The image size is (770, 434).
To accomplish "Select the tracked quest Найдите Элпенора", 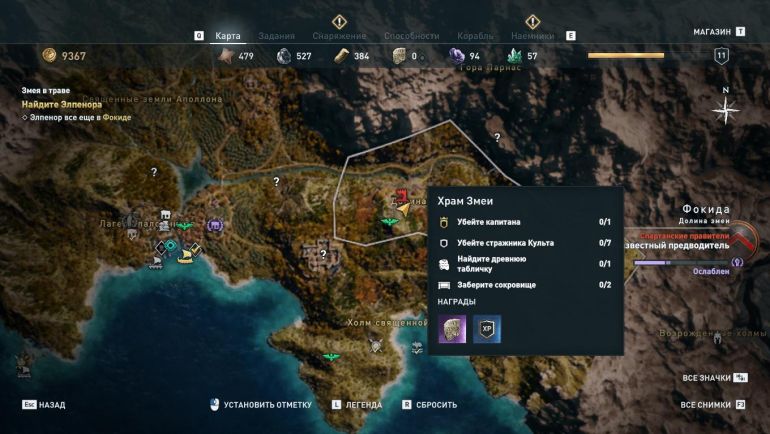I will click(x=61, y=104).
